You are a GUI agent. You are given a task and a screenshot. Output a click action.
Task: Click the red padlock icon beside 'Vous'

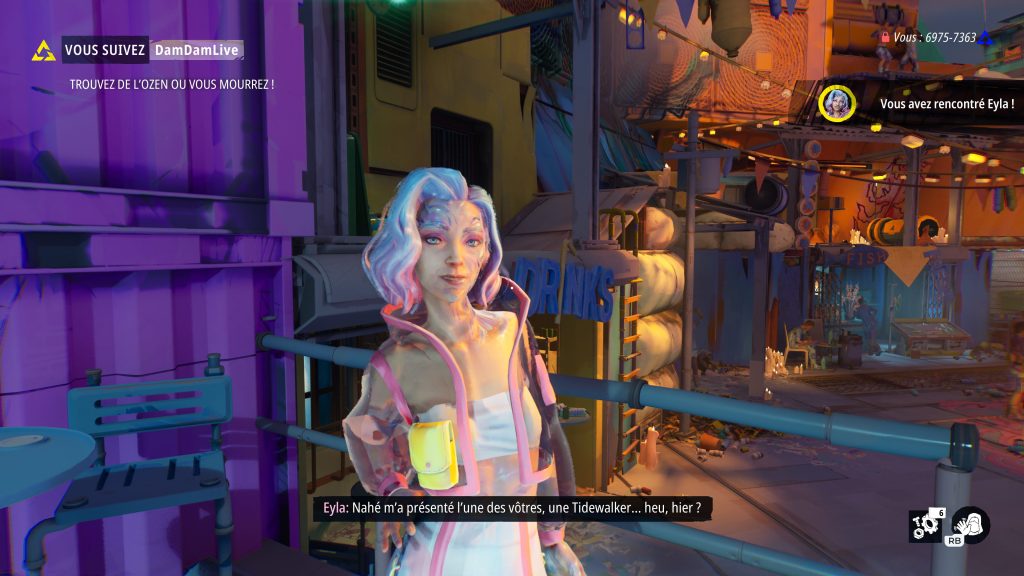[x=884, y=37]
